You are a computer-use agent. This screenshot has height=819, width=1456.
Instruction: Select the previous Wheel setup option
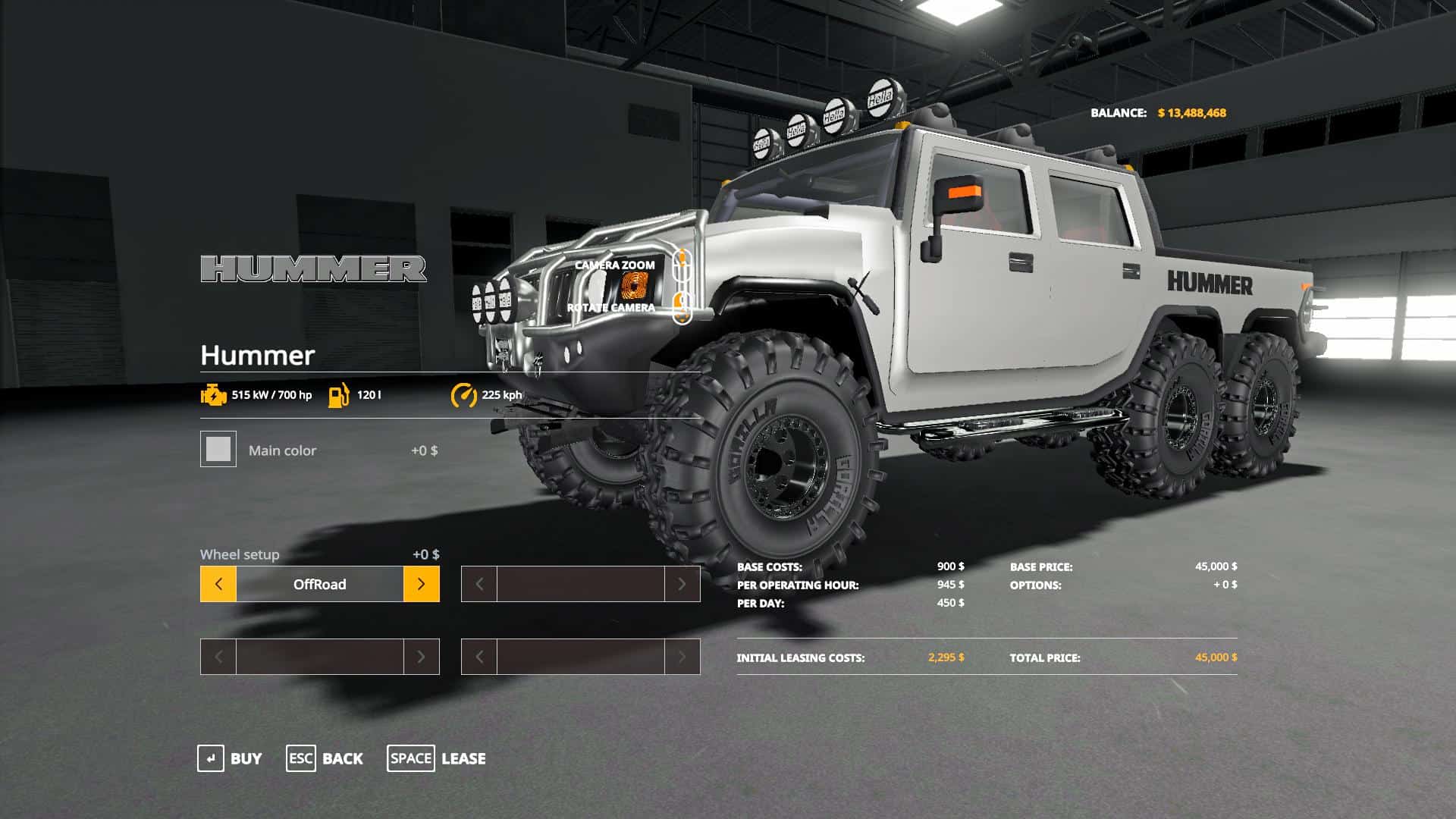(218, 584)
